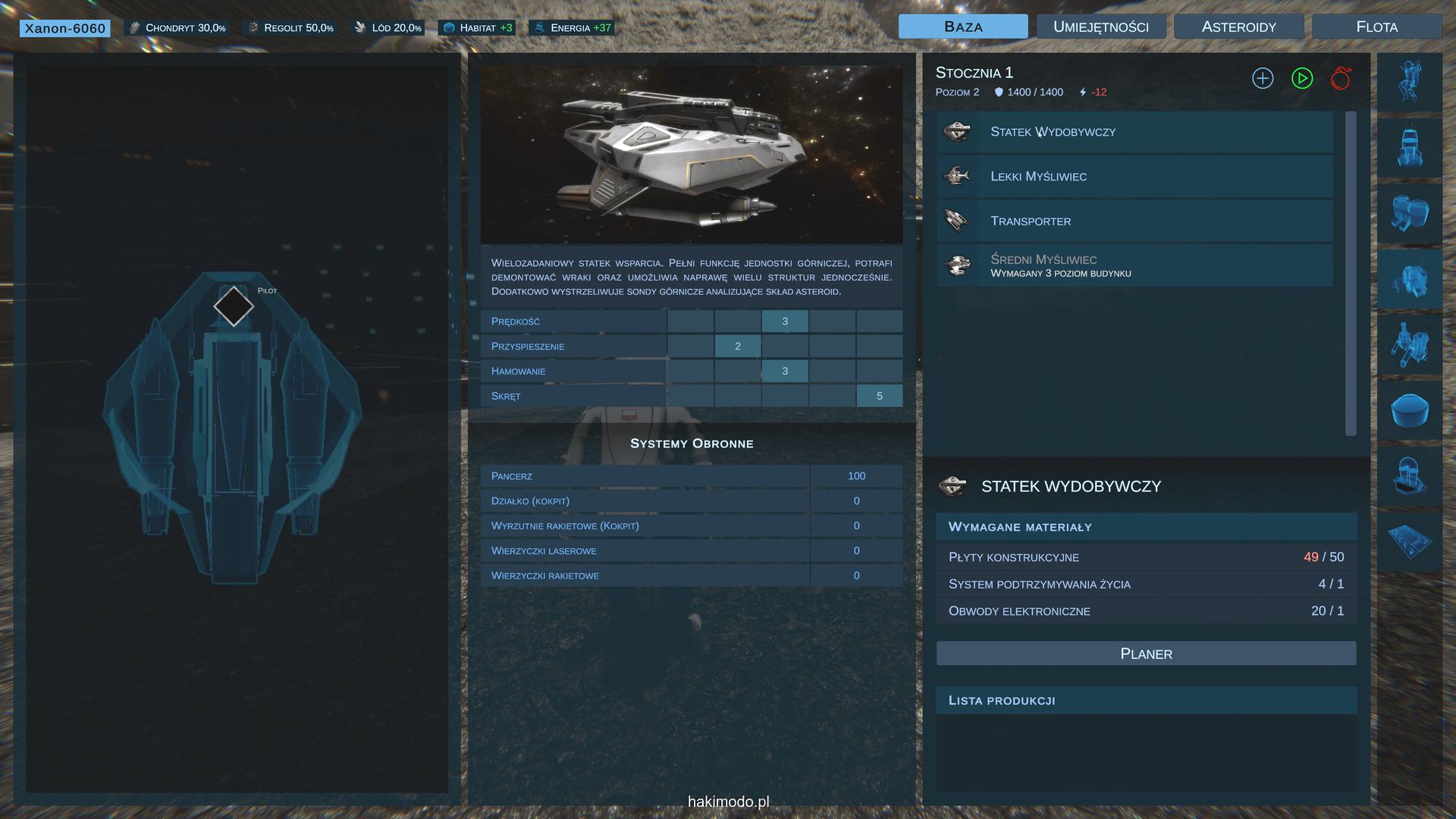Open the Asteroidy tab

pyautogui.click(x=1238, y=27)
